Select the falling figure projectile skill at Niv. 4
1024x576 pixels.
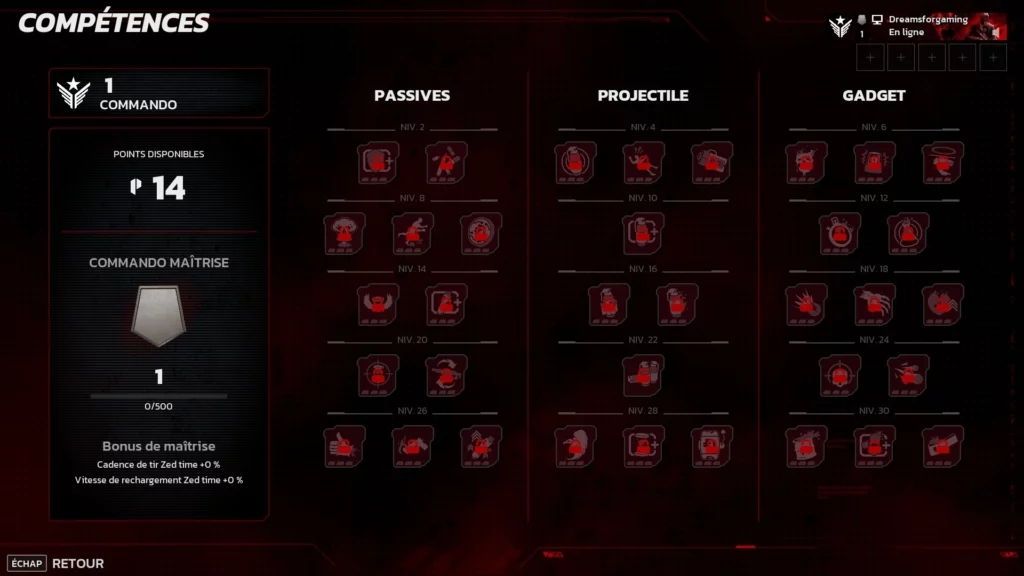point(643,162)
